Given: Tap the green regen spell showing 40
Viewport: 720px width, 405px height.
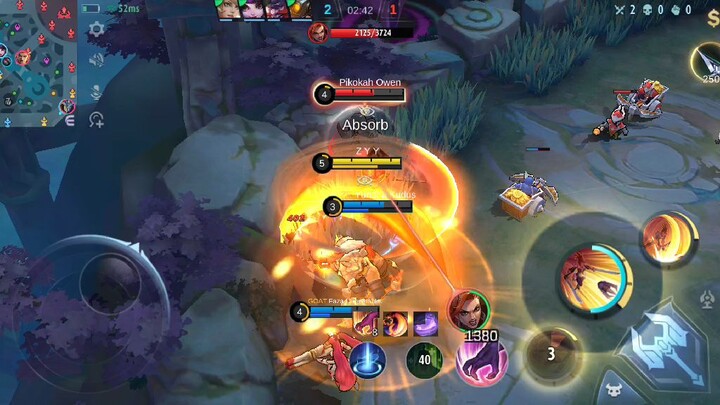Looking at the screenshot, I should click(x=424, y=360).
